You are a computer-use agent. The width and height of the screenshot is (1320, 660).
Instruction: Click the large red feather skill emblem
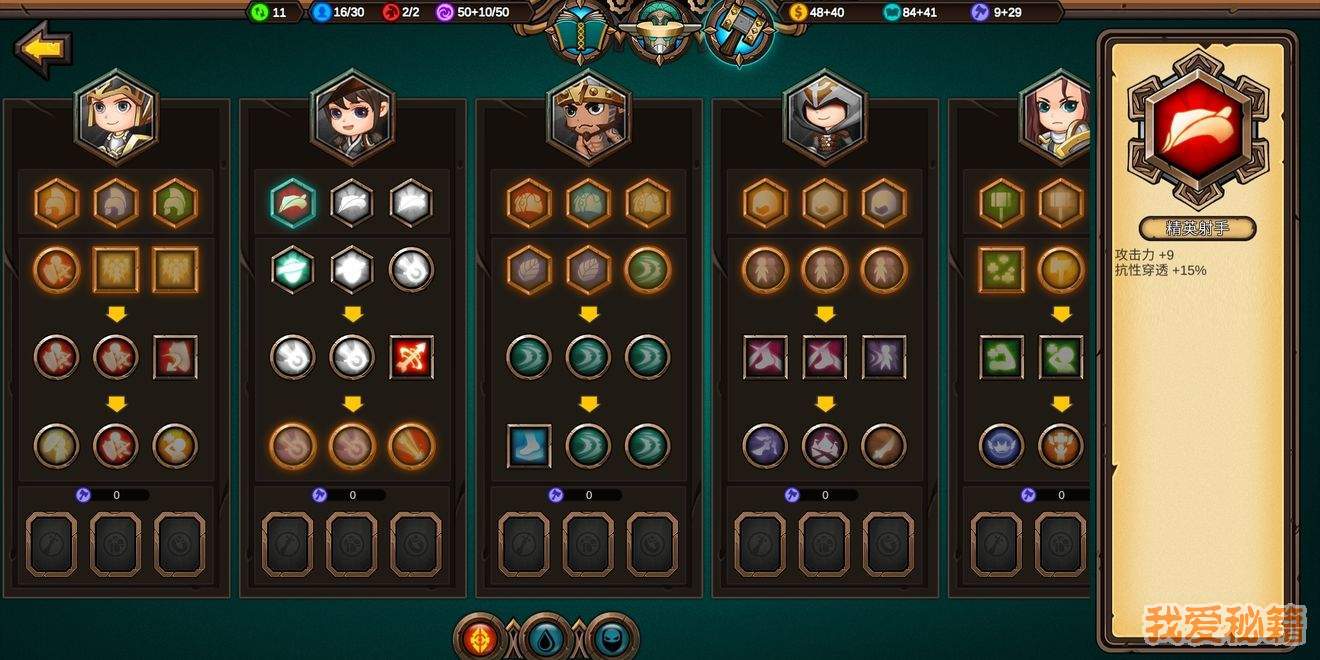[x=1197, y=129]
